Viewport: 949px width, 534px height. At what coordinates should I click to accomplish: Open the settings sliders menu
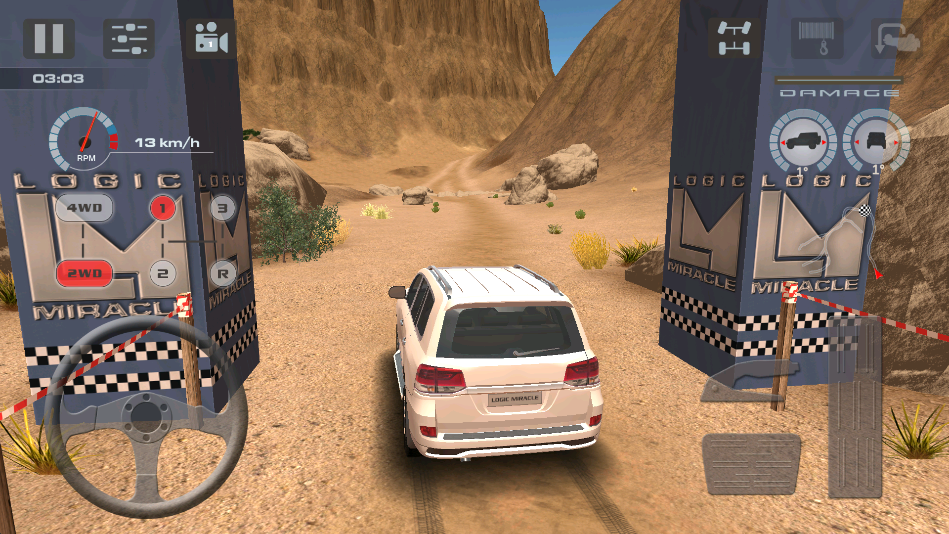pyautogui.click(x=129, y=39)
